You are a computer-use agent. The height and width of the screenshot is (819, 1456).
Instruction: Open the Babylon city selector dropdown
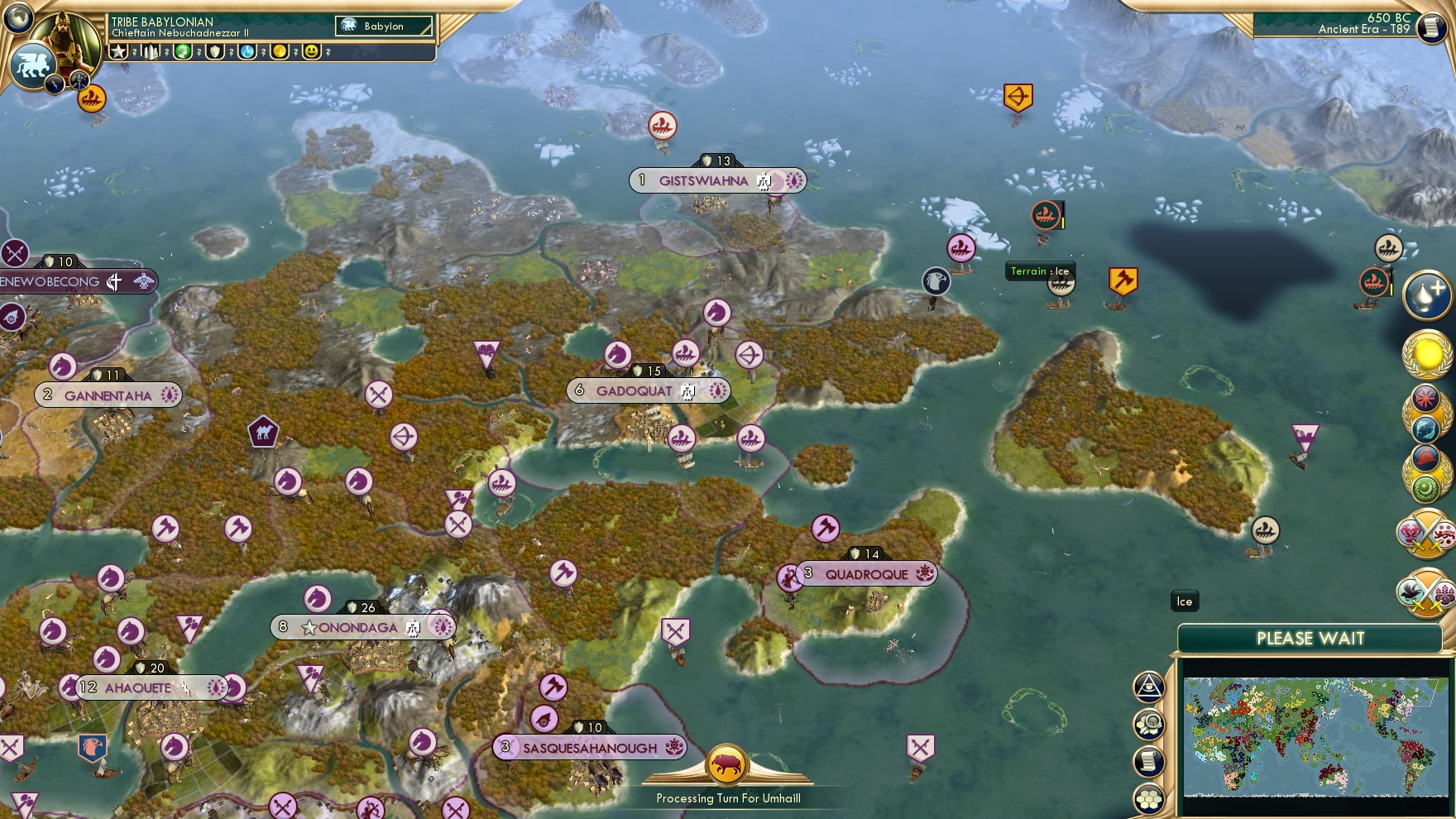[382, 26]
